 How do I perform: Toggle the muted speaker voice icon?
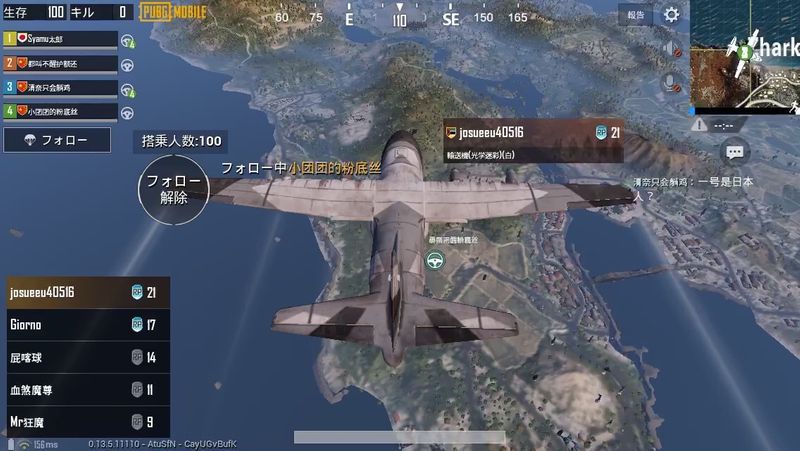pyautogui.click(x=673, y=50)
